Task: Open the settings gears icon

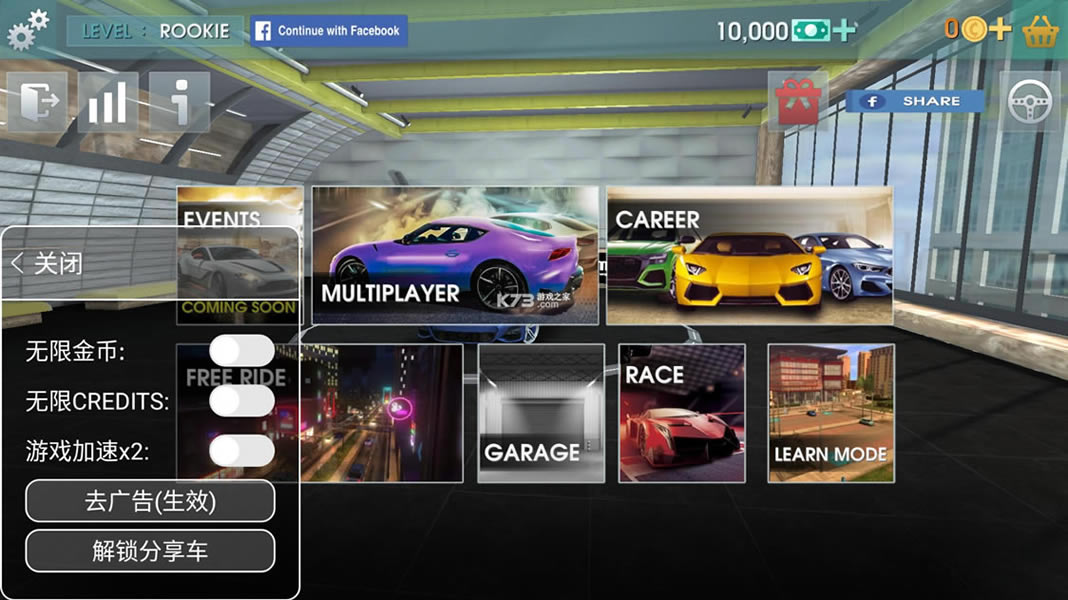Action: 27,30
